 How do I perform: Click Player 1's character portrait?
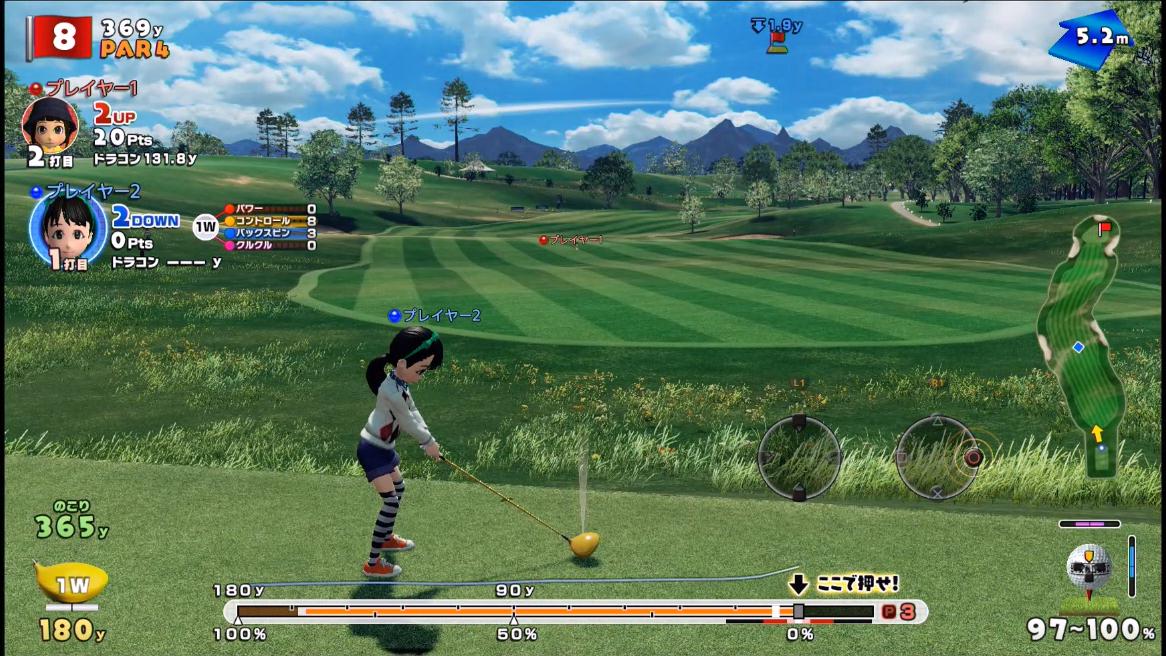(x=49, y=125)
